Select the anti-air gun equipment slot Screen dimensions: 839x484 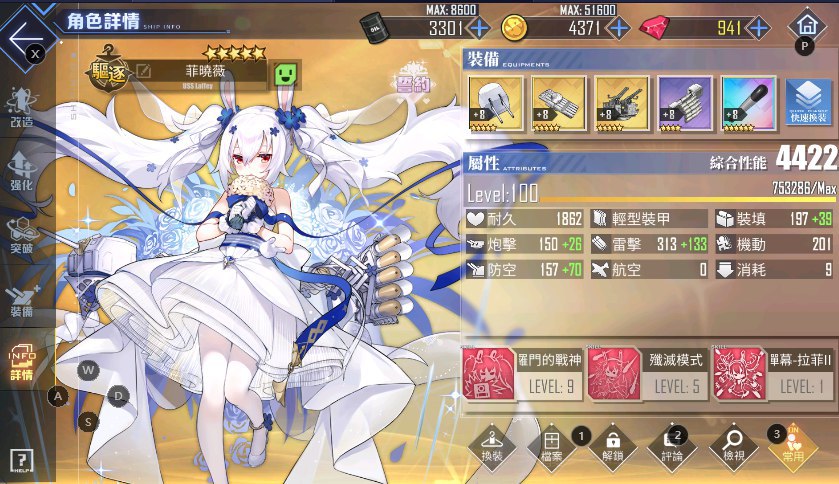[x=621, y=104]
